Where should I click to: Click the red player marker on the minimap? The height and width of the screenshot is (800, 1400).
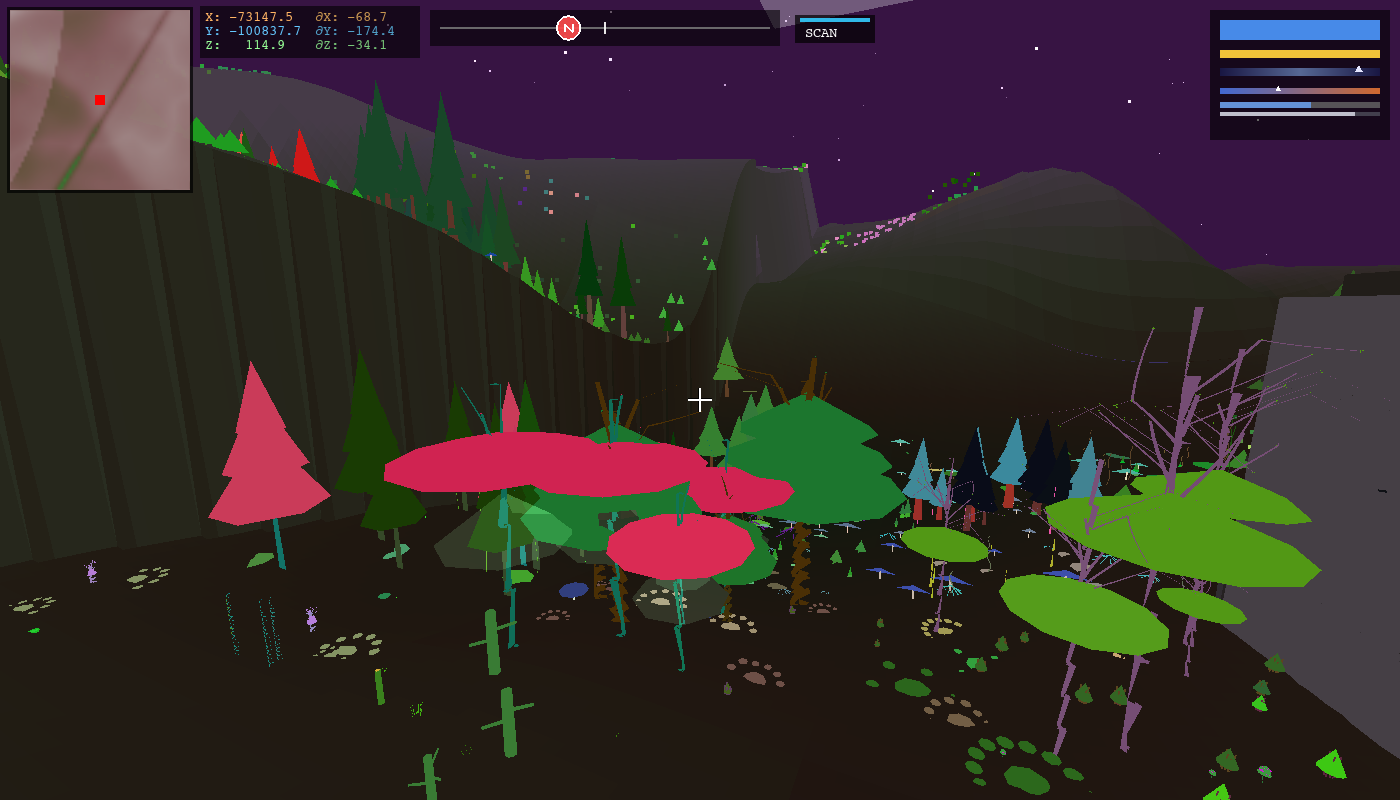pyautogui.click(x=99, y=100)
